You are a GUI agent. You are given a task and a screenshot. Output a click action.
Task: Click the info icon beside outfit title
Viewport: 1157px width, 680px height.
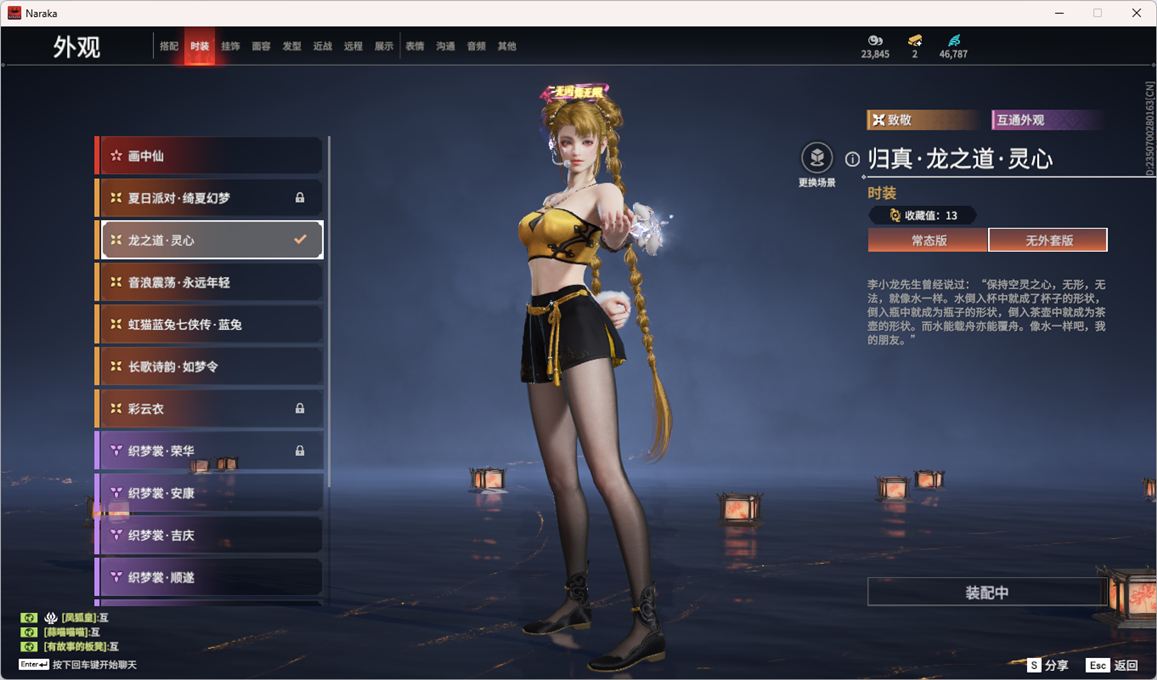[x=852, y=159]
